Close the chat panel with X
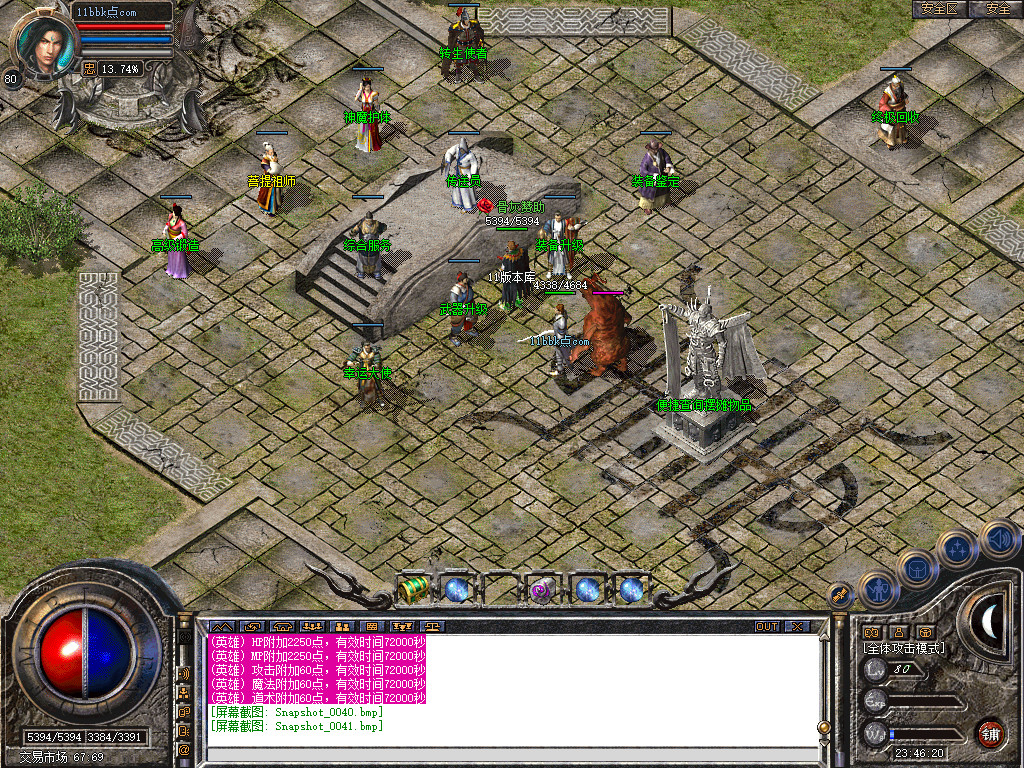The width and height of the screenshot is (1024, 768). pos(797,627)
